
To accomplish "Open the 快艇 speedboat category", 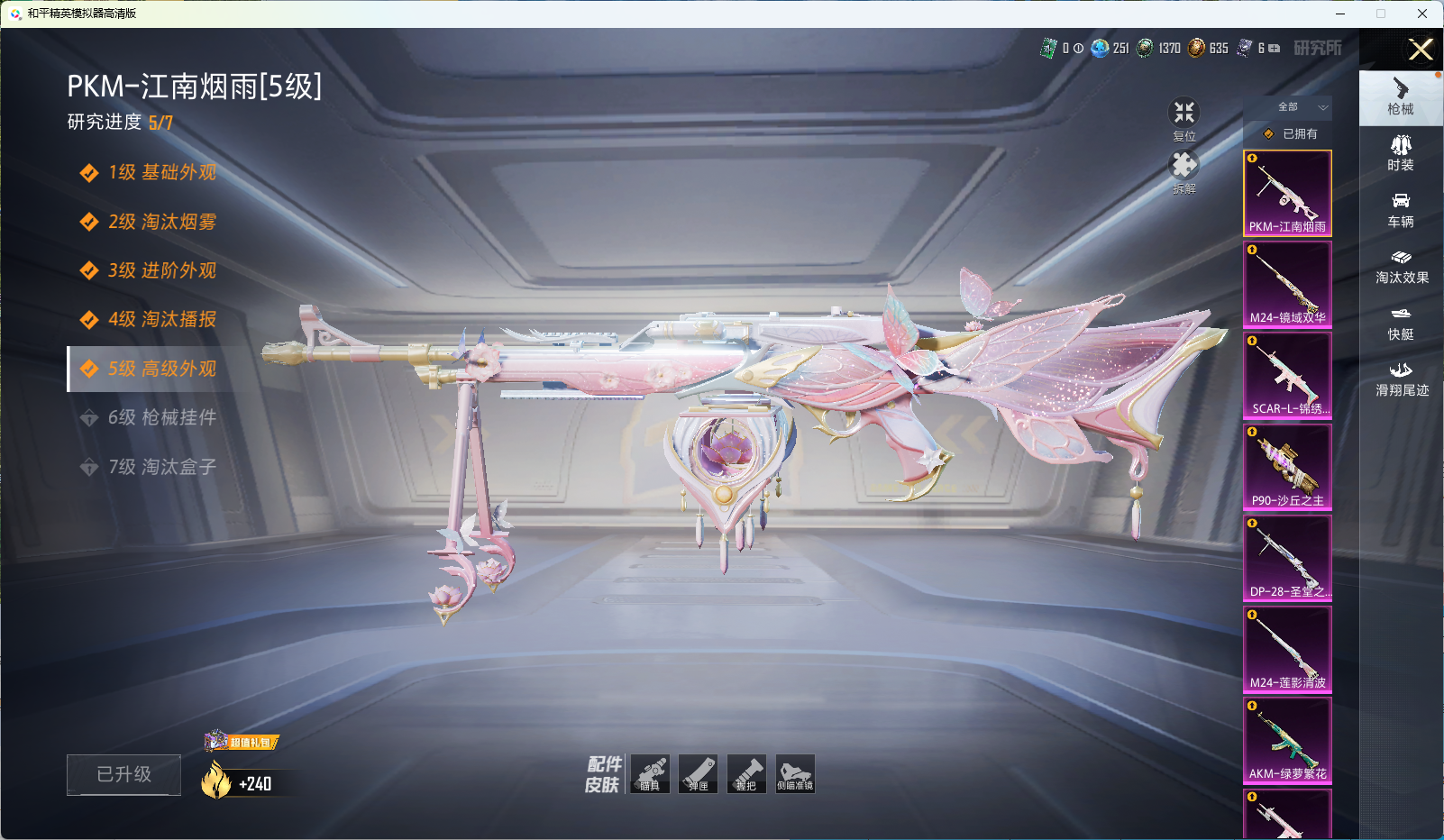I will (x=1401, y=322).
